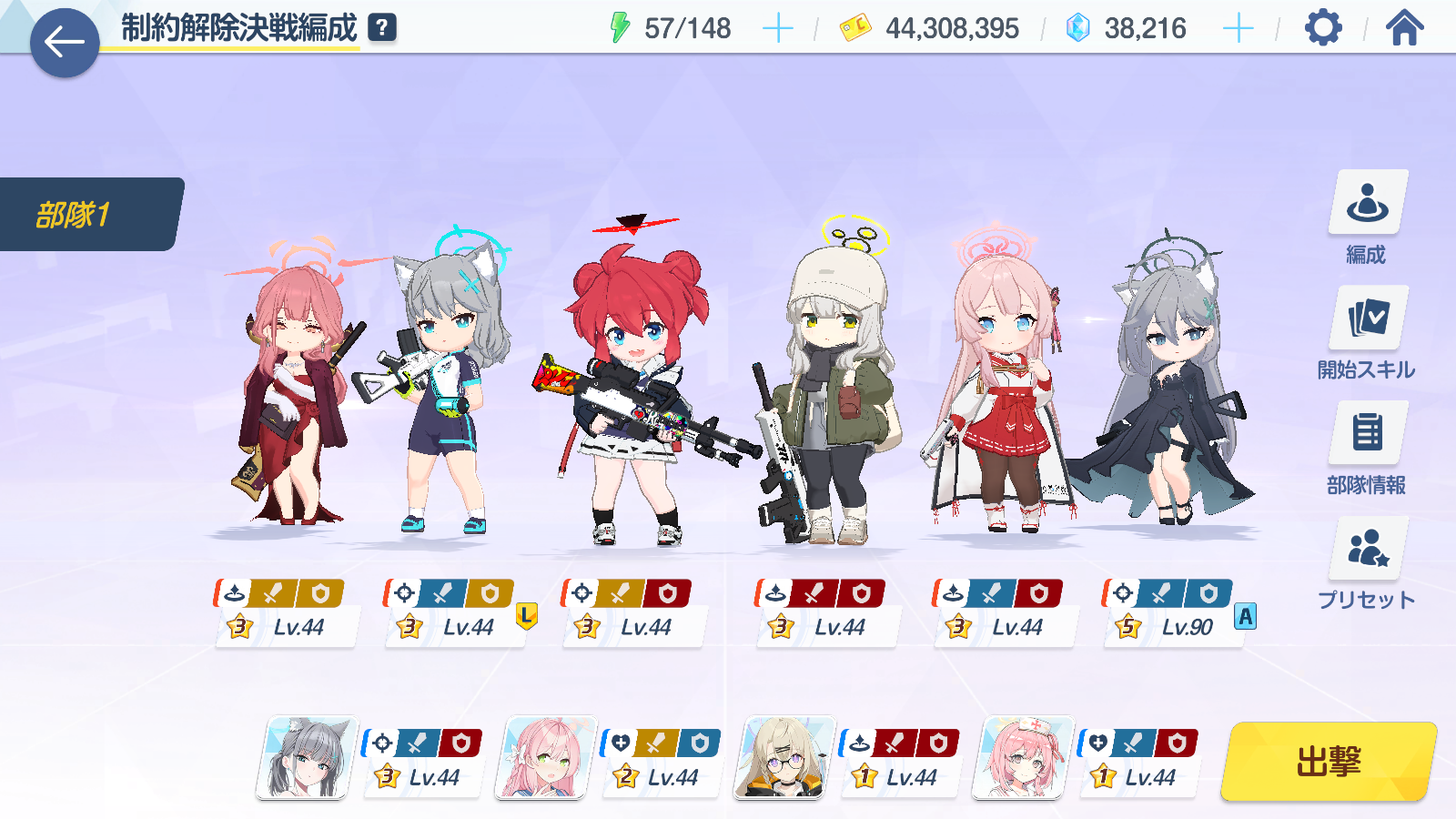Select the grey cat-eared support student portrait
The height and width of the screenshot is (819, 1456).
coord(307,758)
